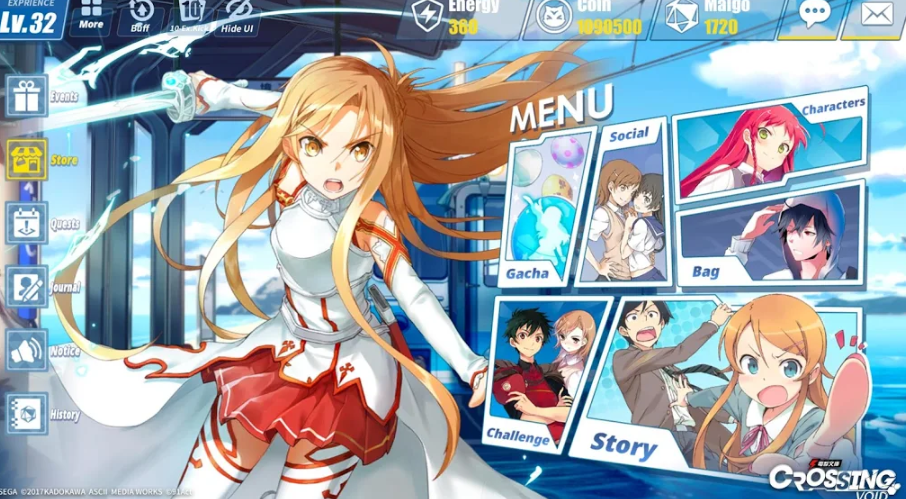Viewport: 906px width, 499px height.
Task: Open the Bag inventory panel
Action: point(768,238)
